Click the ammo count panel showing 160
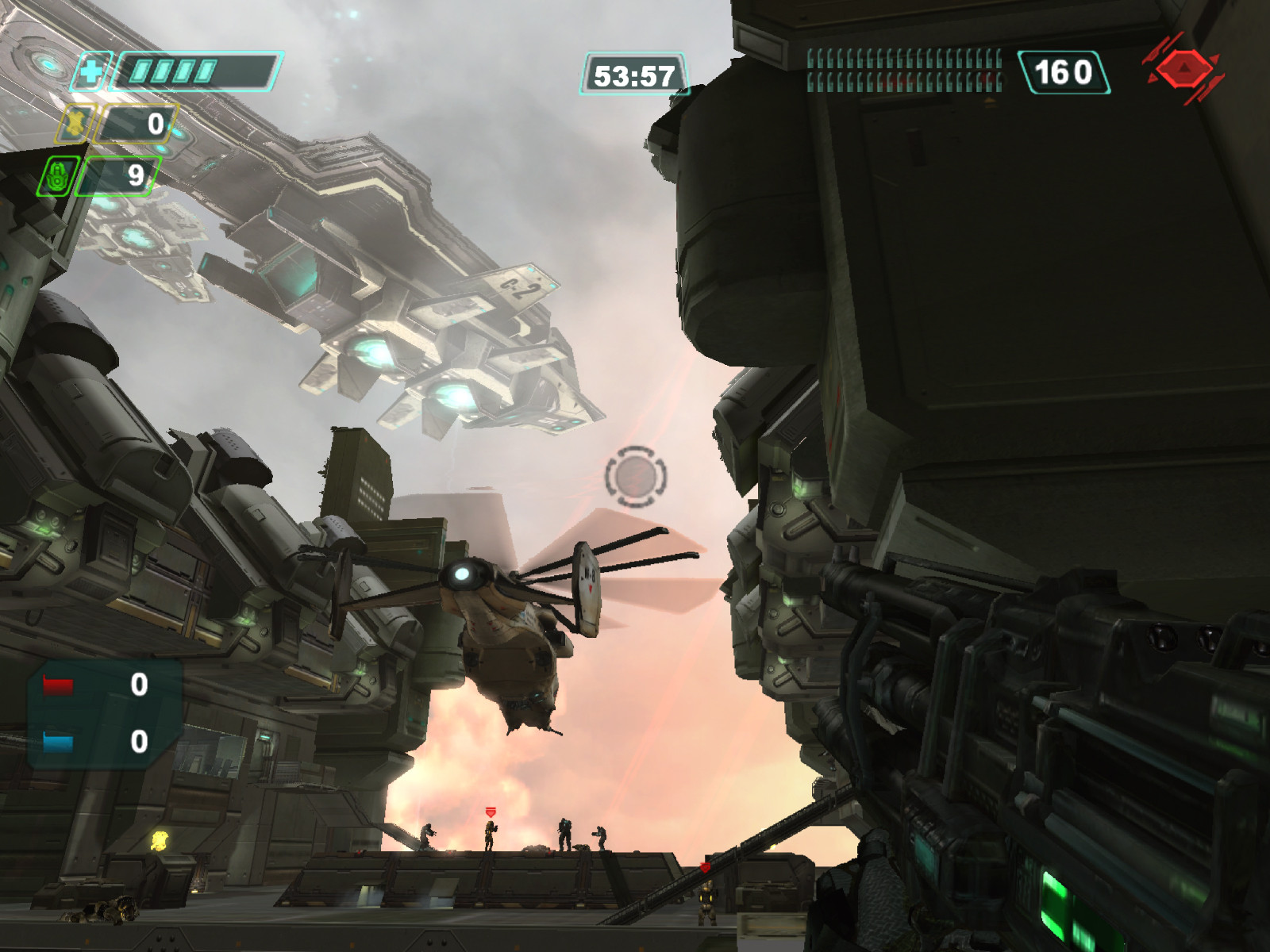The image size is (1270, 952). point(1063,73)
